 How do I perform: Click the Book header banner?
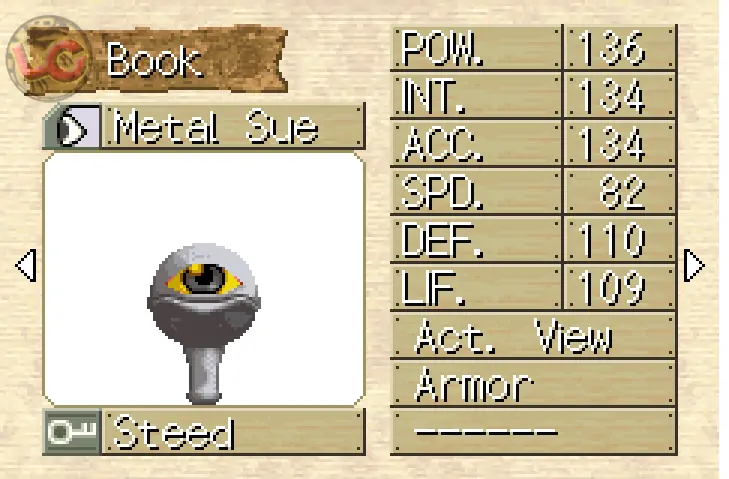point(160,58)
